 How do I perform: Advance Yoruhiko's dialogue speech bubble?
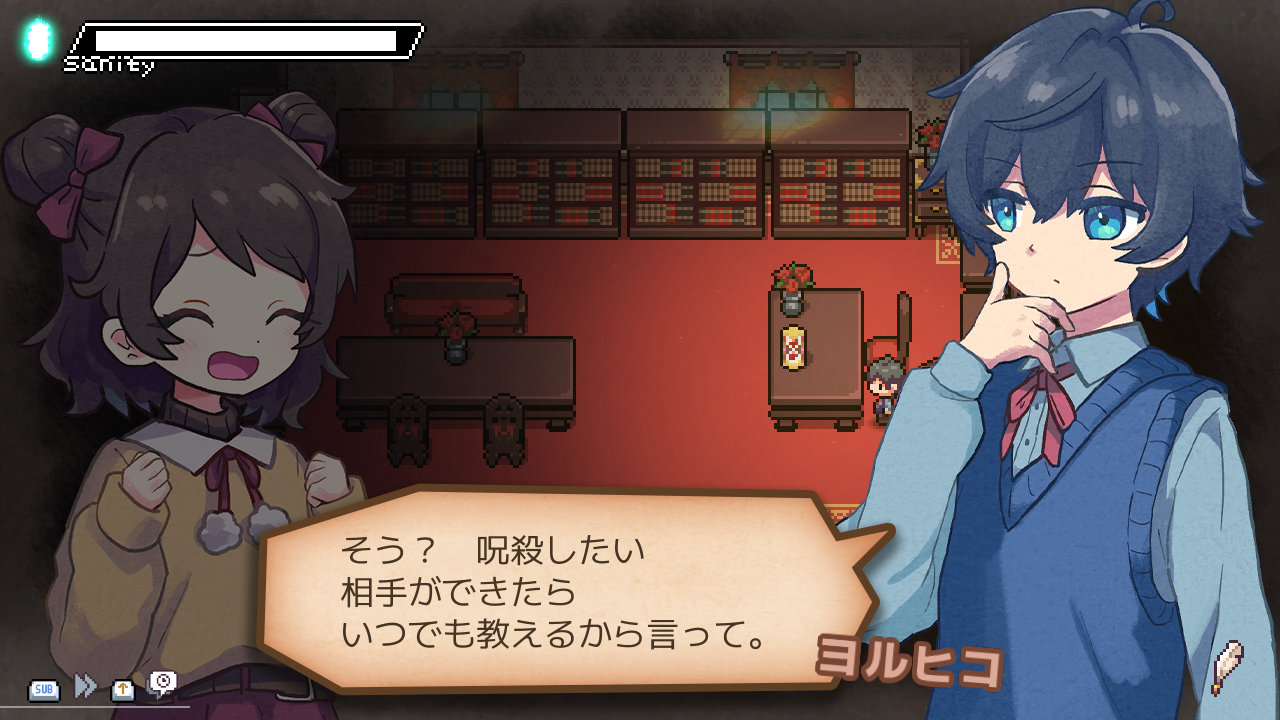tap(560, 591)
